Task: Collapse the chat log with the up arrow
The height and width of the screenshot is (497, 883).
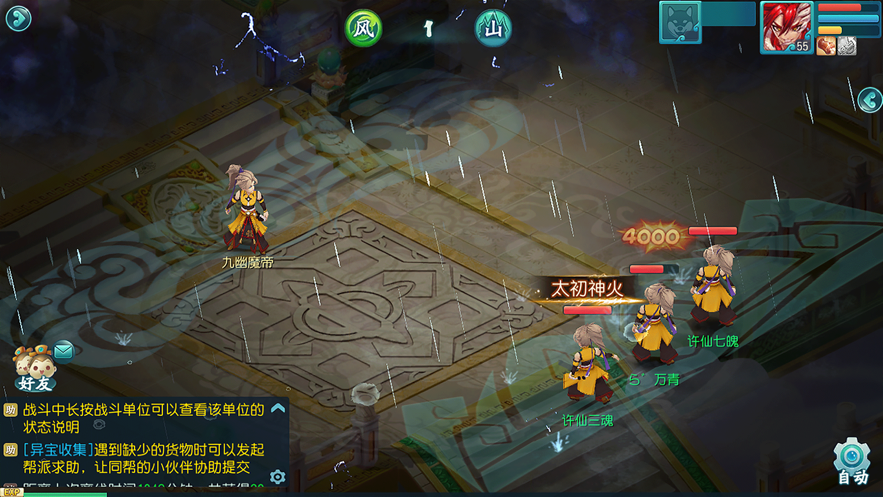Action: [278, 408]
